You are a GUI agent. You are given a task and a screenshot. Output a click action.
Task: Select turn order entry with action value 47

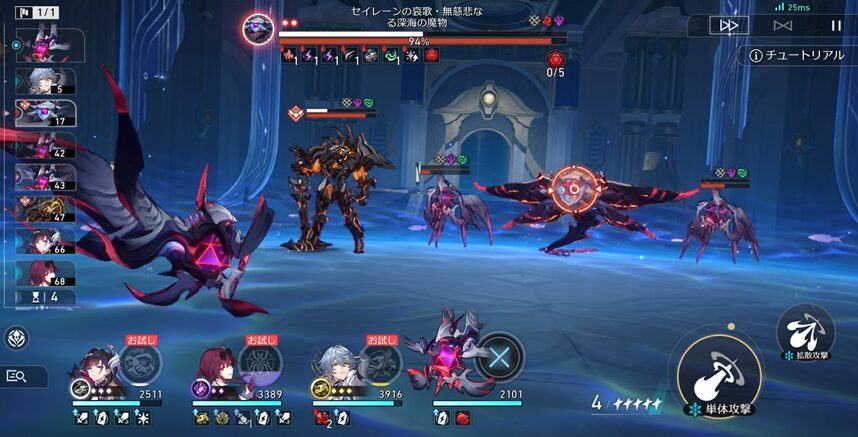(x=46, y=209)
